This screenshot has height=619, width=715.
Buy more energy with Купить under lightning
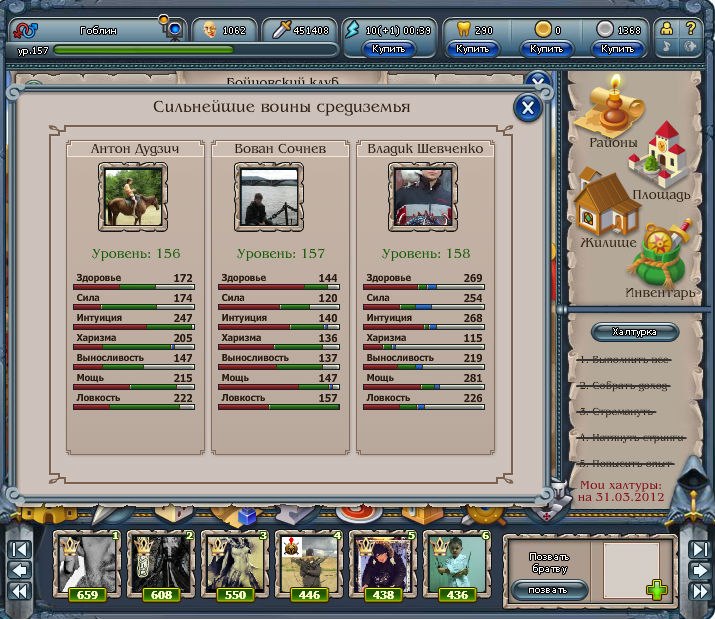pos(388,48)
